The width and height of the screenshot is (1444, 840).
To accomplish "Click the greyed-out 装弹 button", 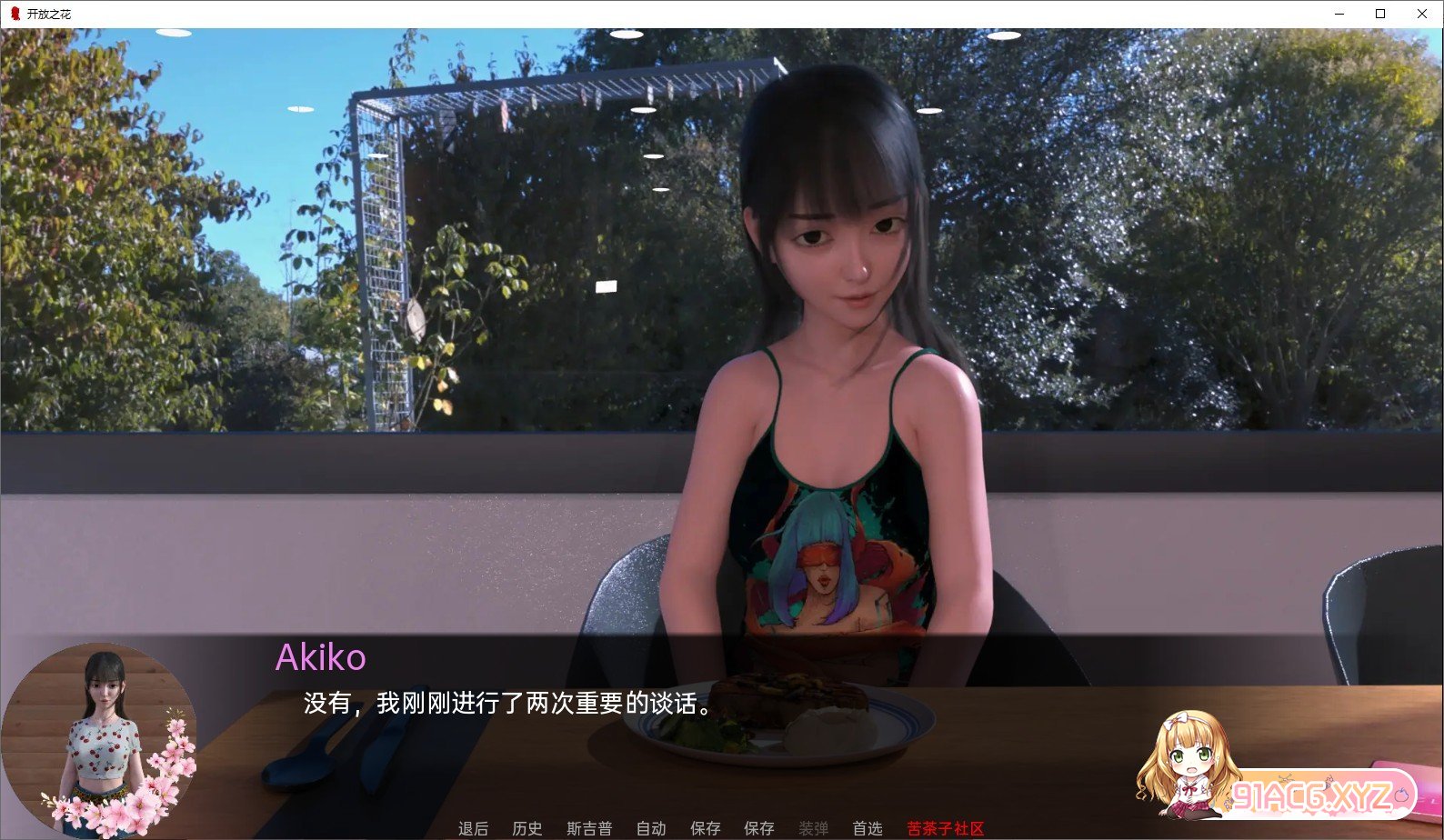I will point(813,828).
